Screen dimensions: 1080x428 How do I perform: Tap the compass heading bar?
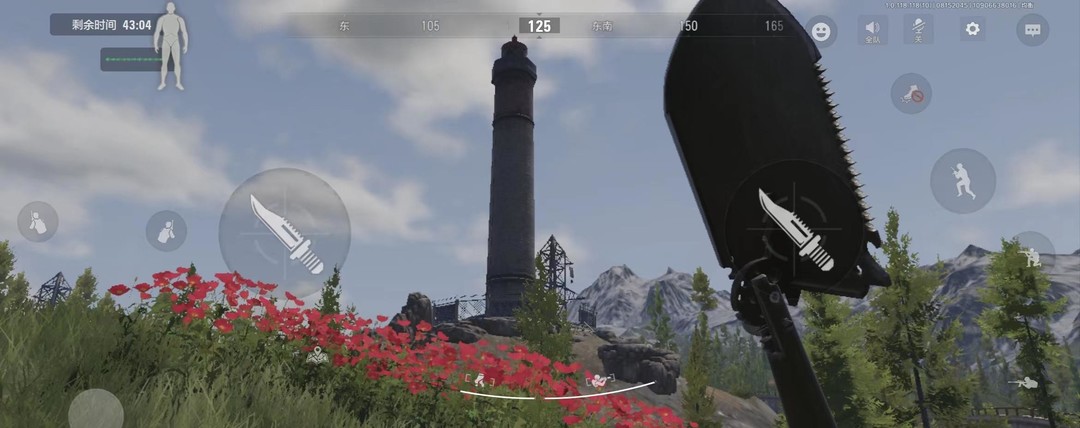540,26
